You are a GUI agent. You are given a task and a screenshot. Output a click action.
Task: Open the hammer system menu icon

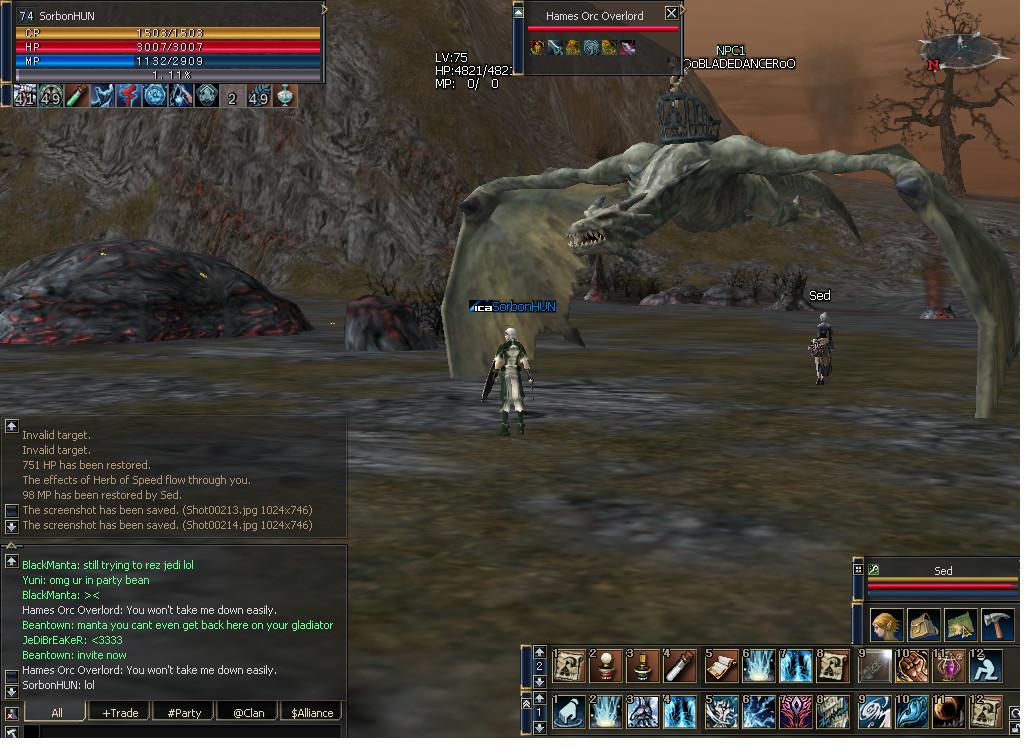pyautogui.click(x=997, y=624)
